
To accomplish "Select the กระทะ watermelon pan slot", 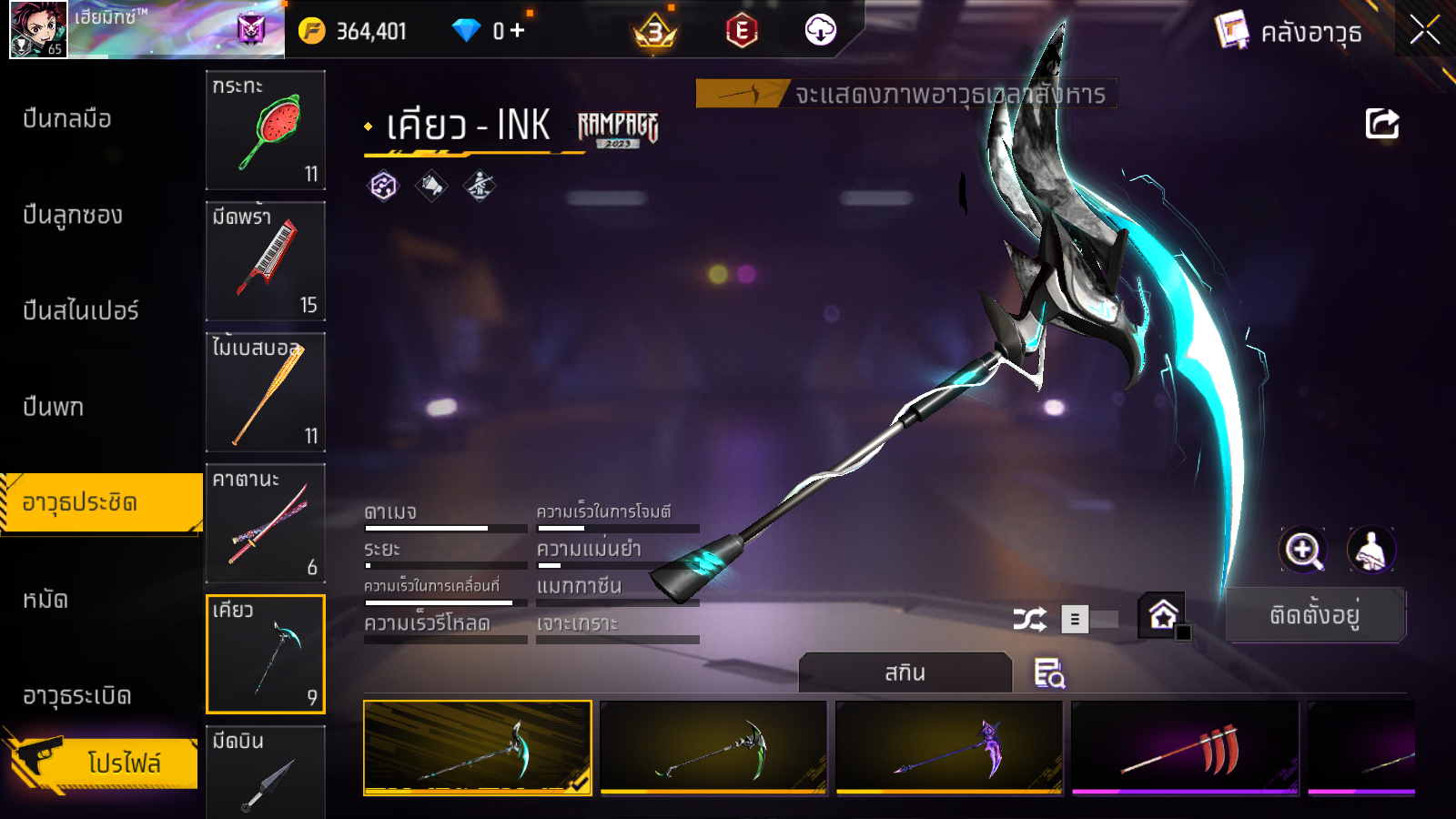I will pyautogui.click(x=266, y=130).
